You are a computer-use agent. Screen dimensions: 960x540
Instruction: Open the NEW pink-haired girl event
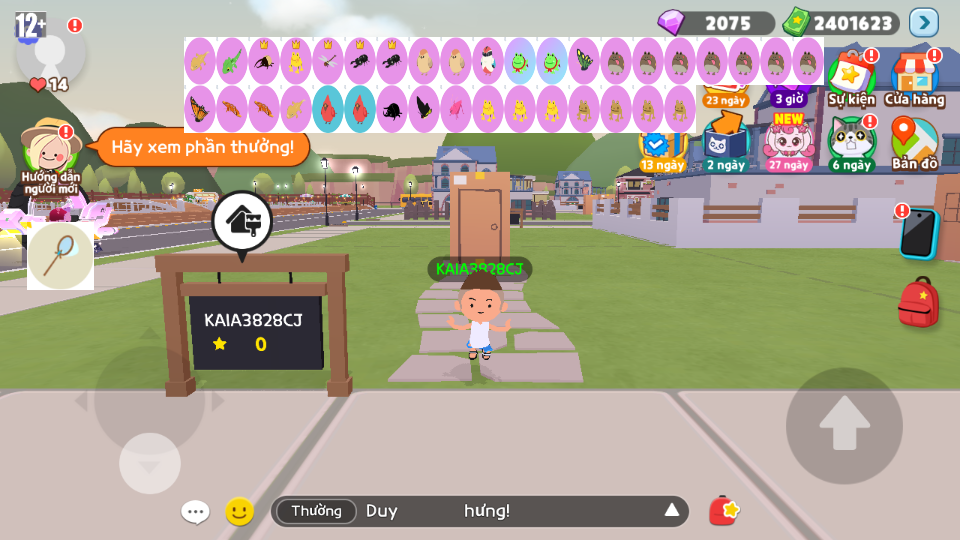pos(789,143)
